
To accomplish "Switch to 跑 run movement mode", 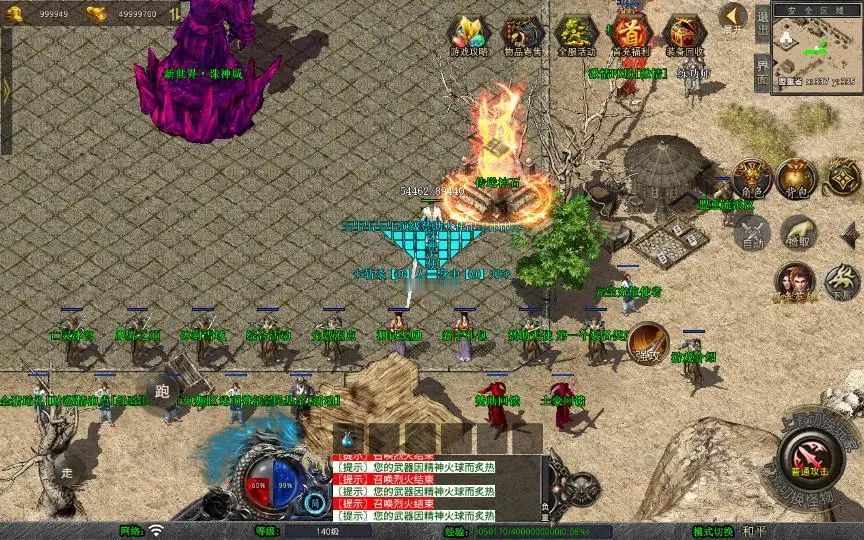I will coord(163,392).
